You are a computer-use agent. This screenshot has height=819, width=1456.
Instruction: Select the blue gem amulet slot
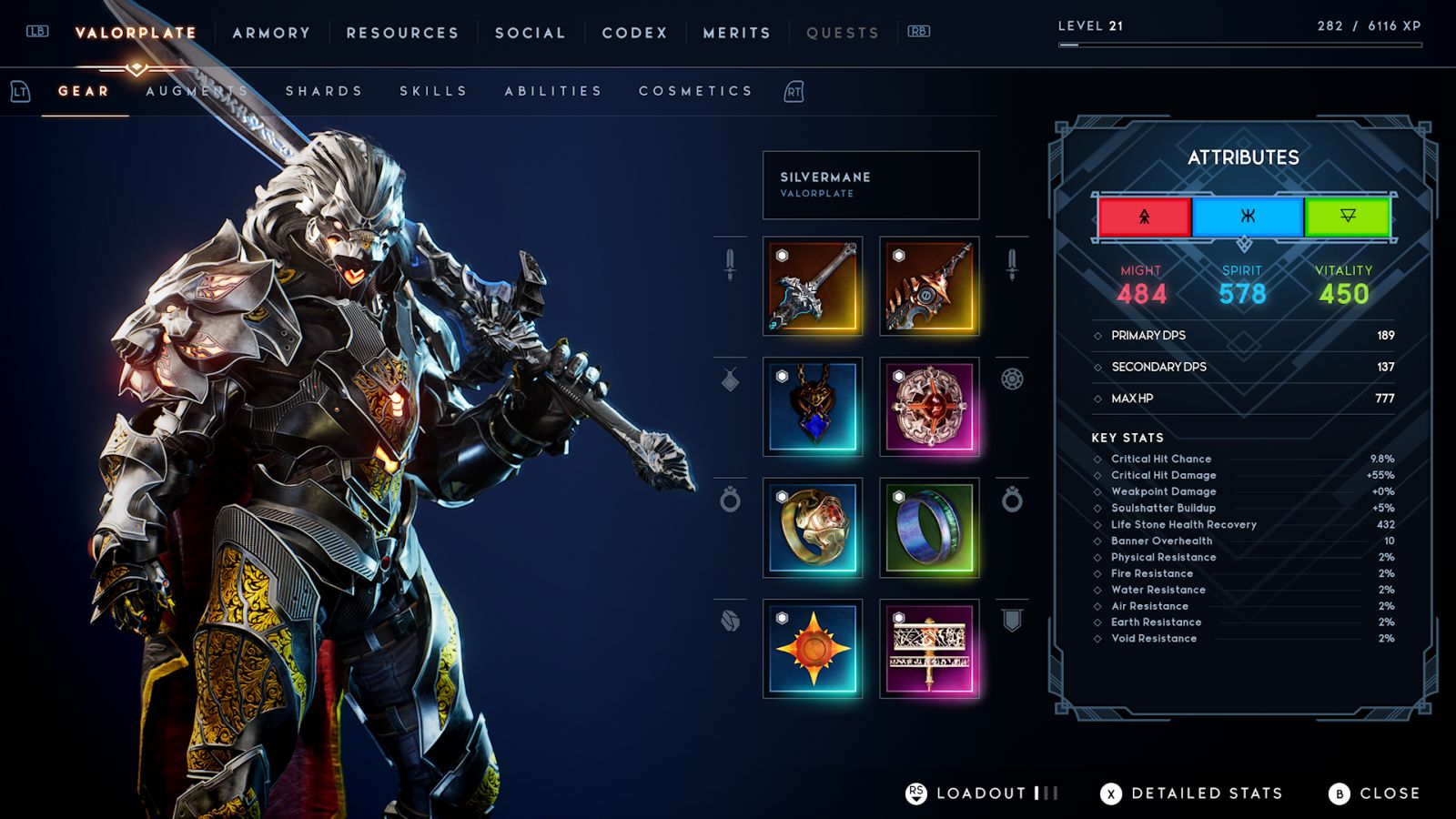click(x=813, y=407)
